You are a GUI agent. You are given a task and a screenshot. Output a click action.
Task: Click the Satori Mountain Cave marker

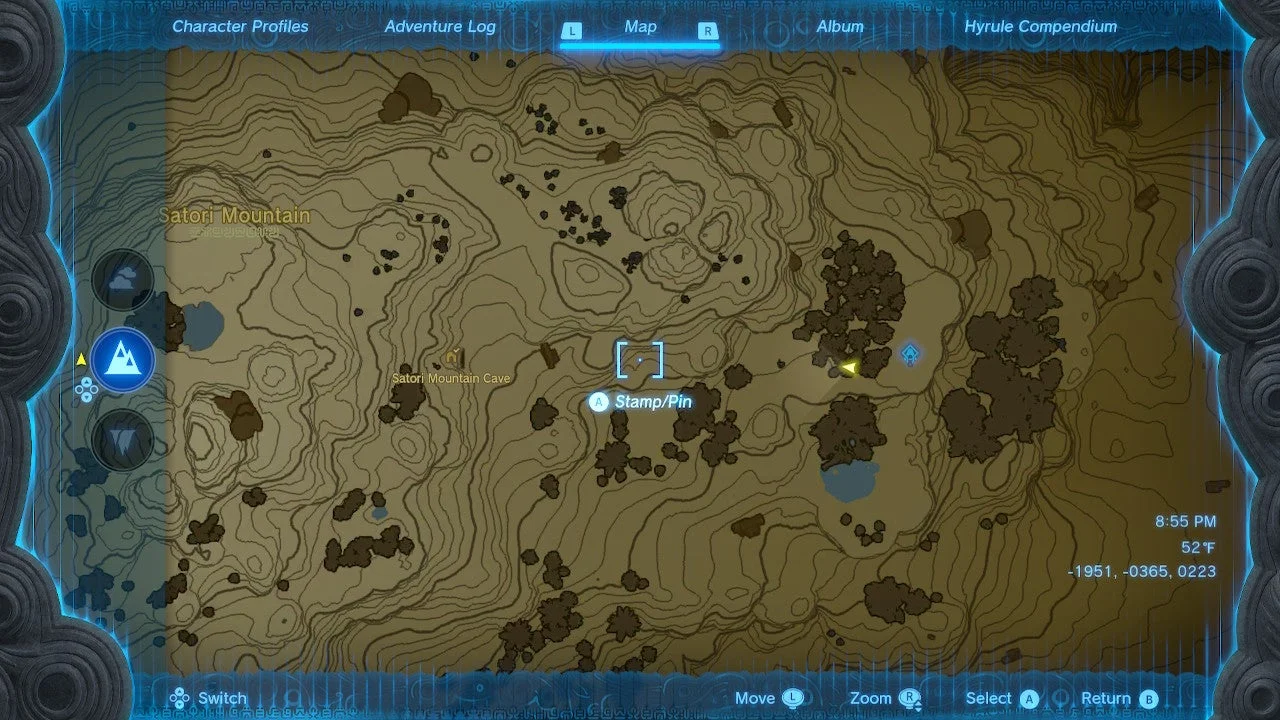pyautogui.click(x=454, y=357)
